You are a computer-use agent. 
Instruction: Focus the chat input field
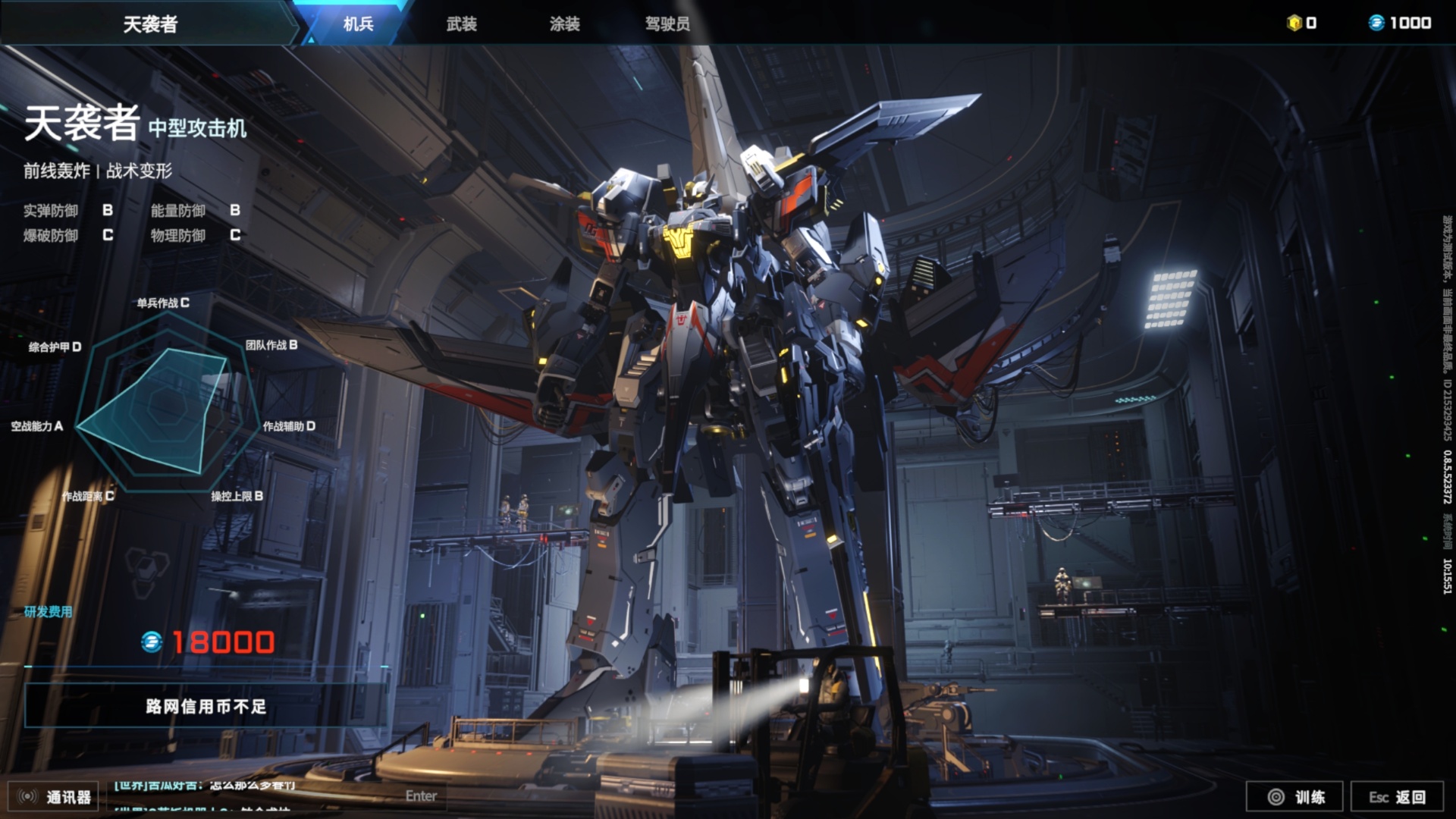click(x=273, y=795)
